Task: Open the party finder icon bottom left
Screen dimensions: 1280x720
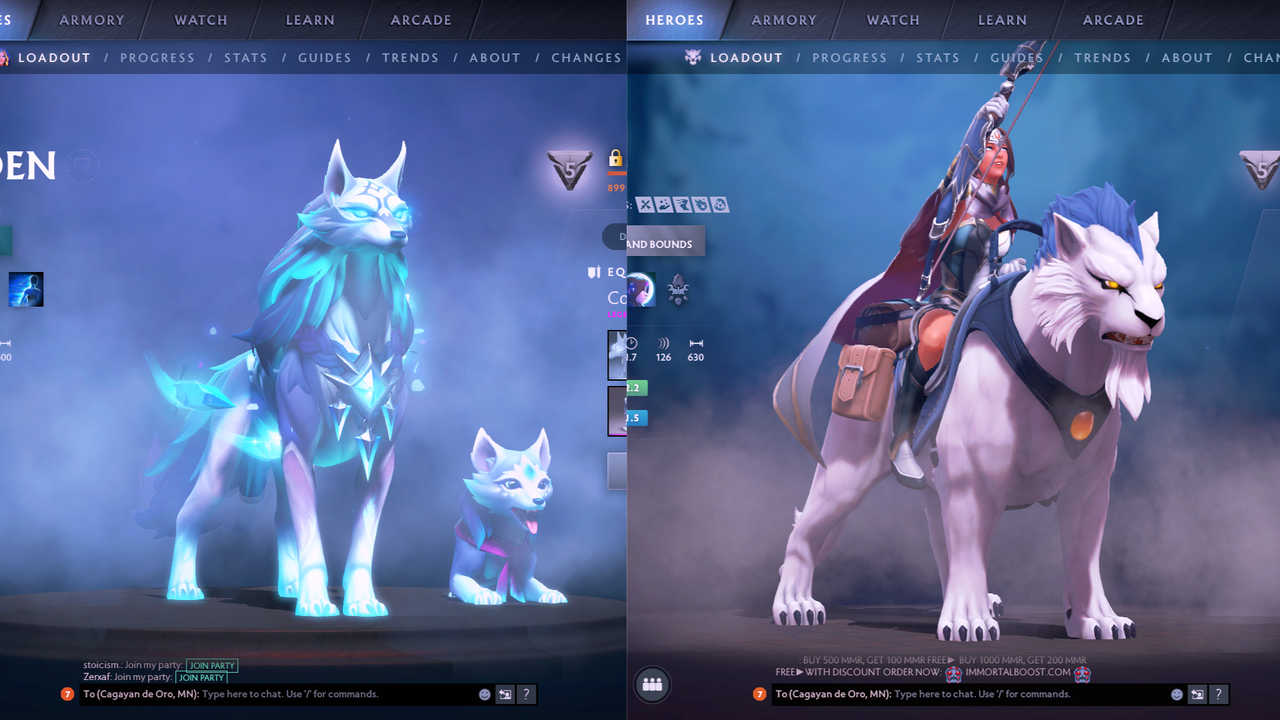Action: (652, 684)
